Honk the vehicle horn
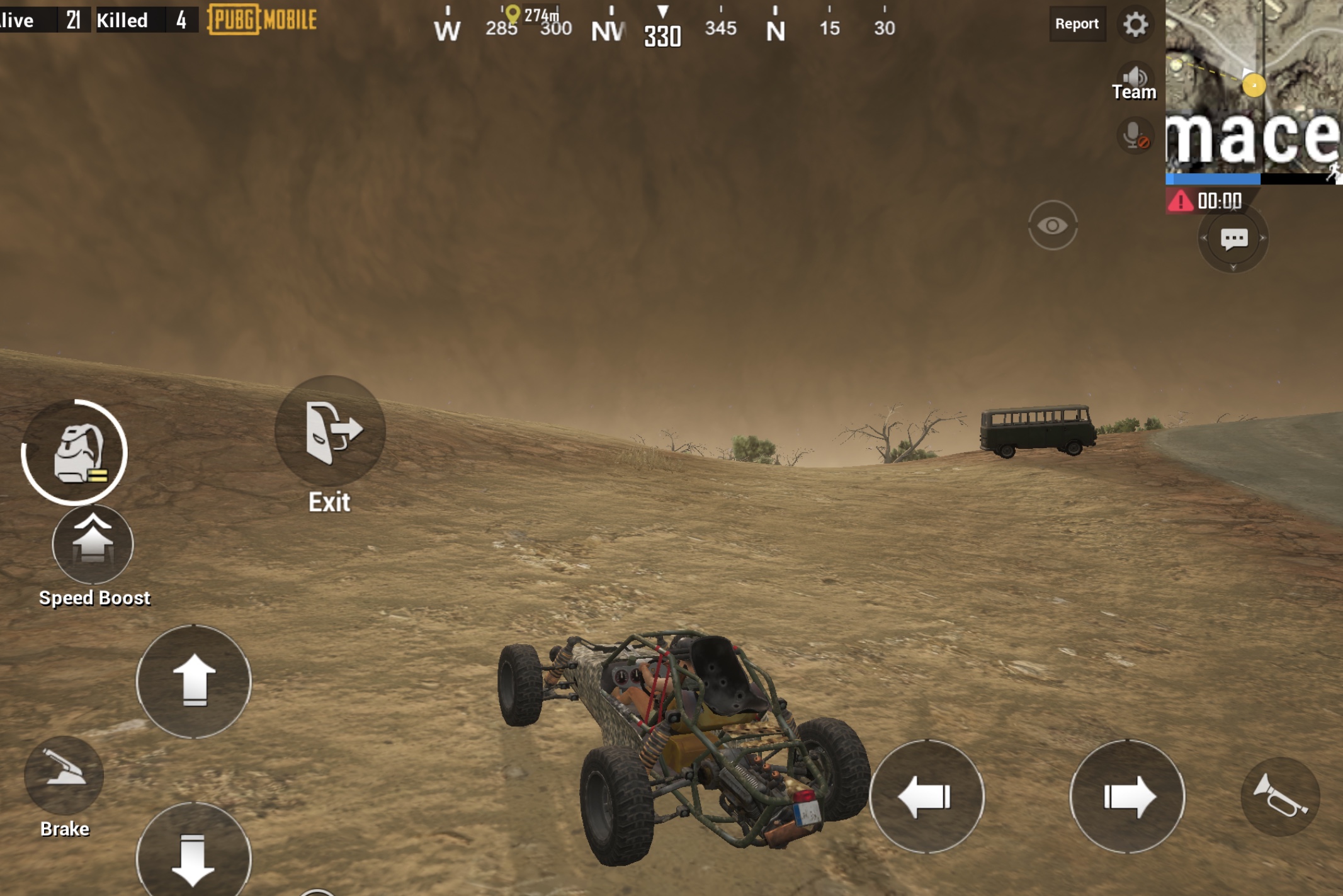The height and width of the screenshot is (896, 1343). click(x=1279, y=797)
